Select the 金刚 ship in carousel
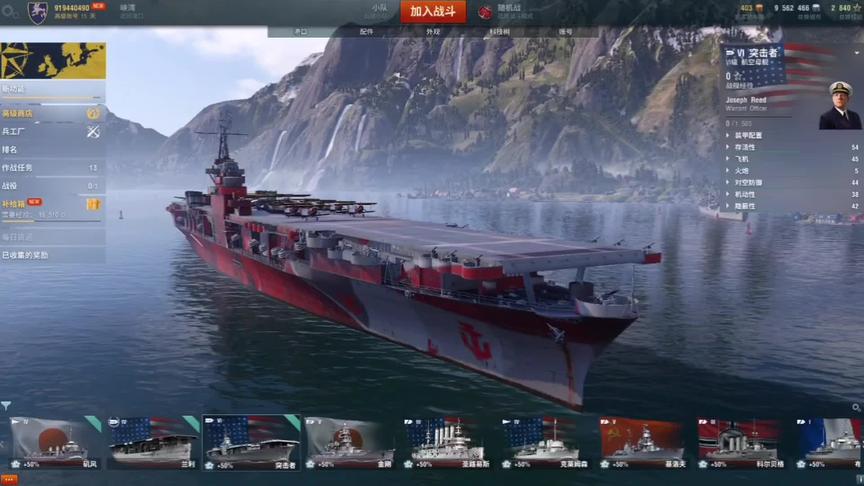The height and width of the screenshot is (486, 864). point(349,442)
